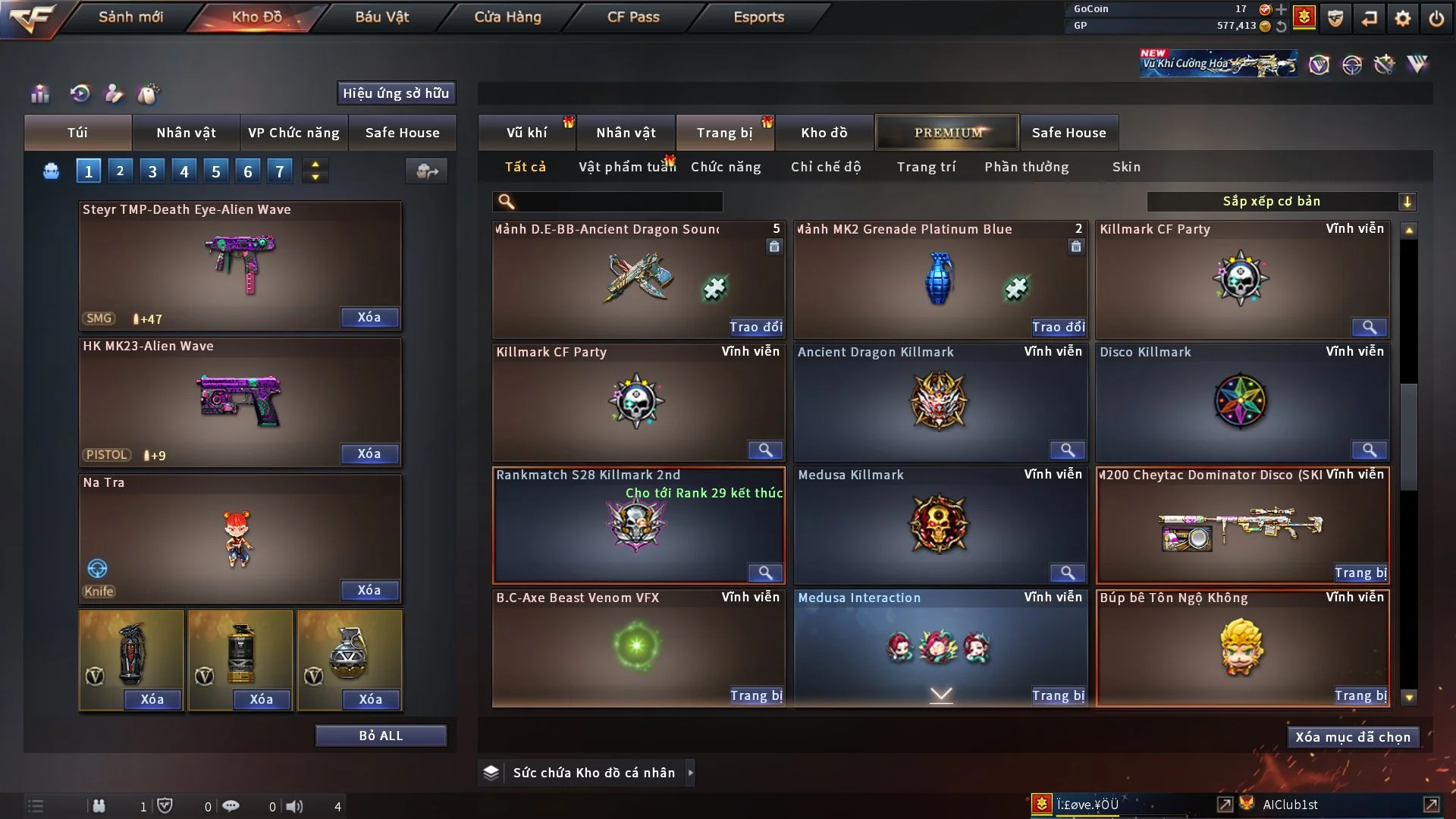Screen dimensions: 1456x819
Task: Open the Sắp xếp cơ bản sort dropdown
Action: click(x=1281, y=202)
